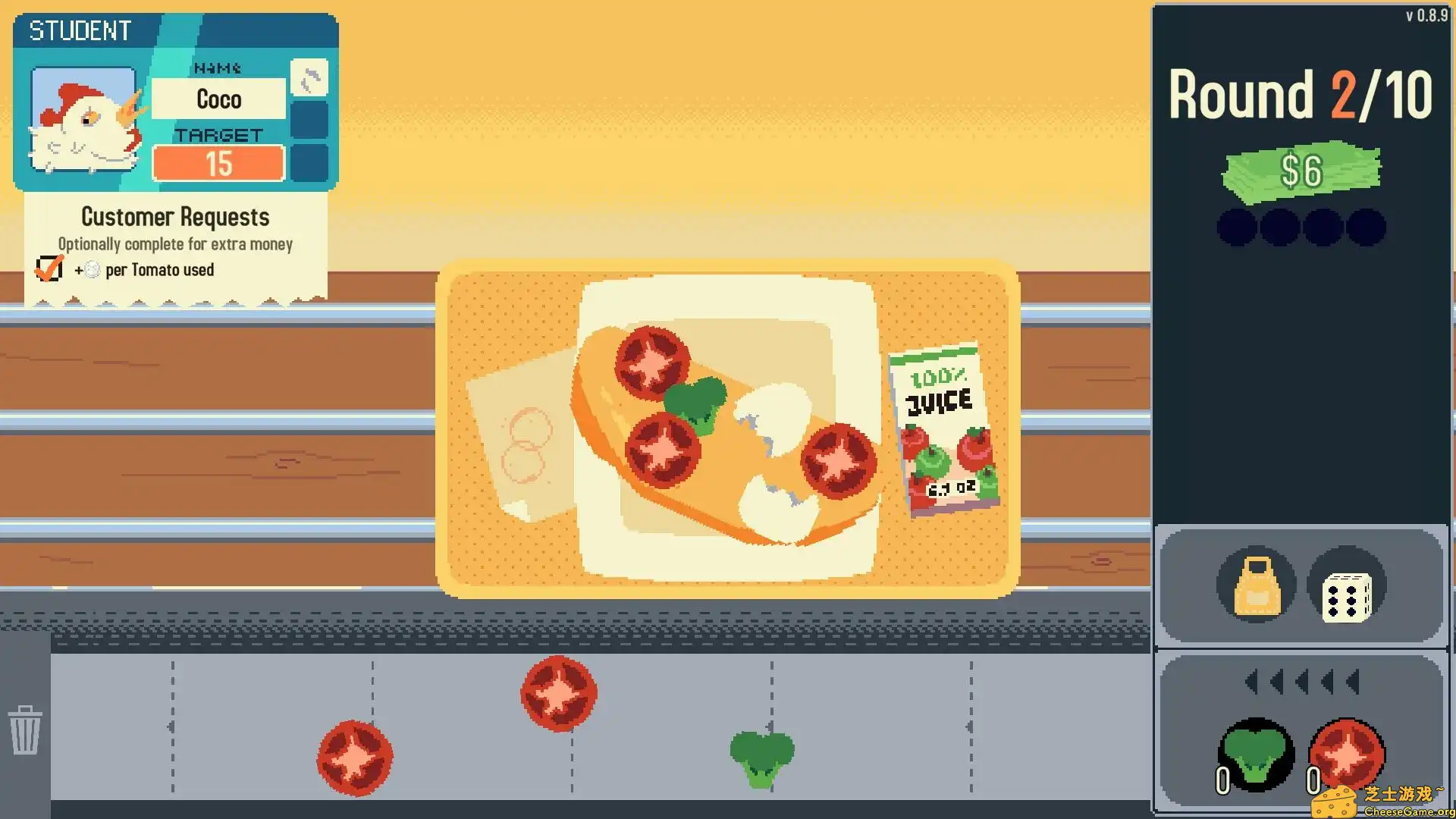The width and height of the screenshot is (1456, 819).
Task: Select the apron icon in the right panel
Action: point(1255,588)
